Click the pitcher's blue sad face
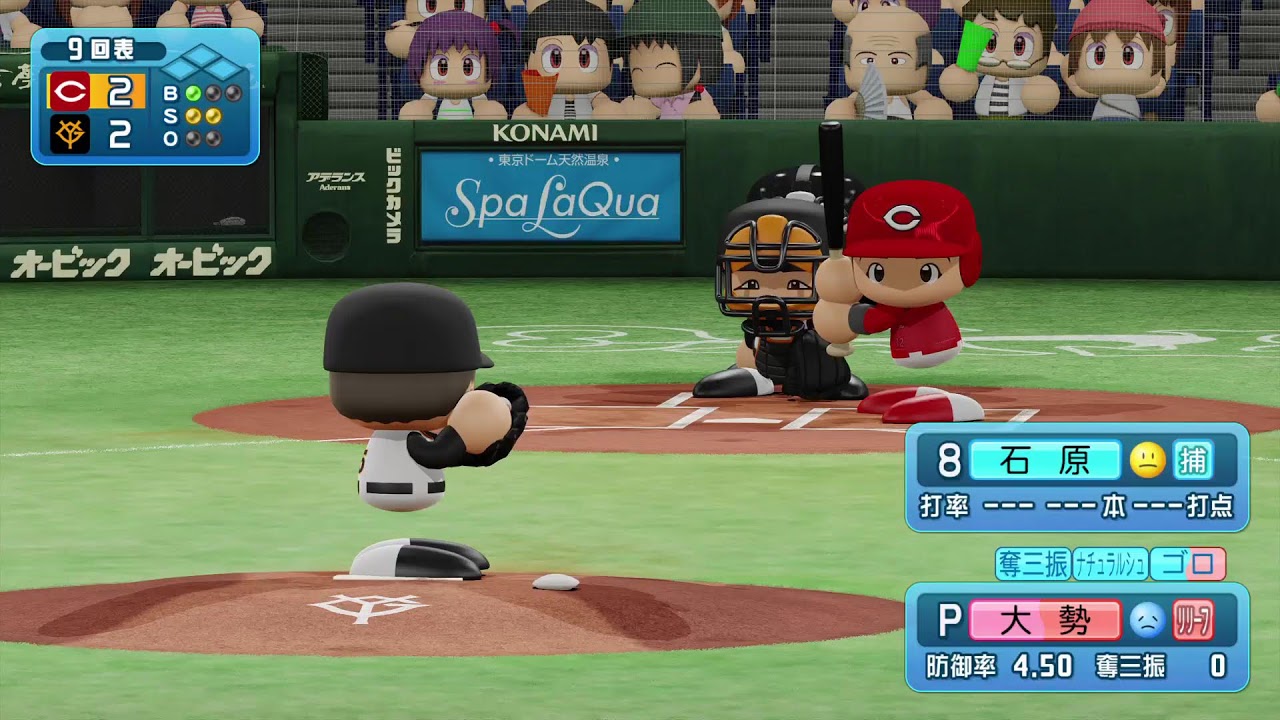The width and height of the screenshot is (1280, 720). point(1147,621)
